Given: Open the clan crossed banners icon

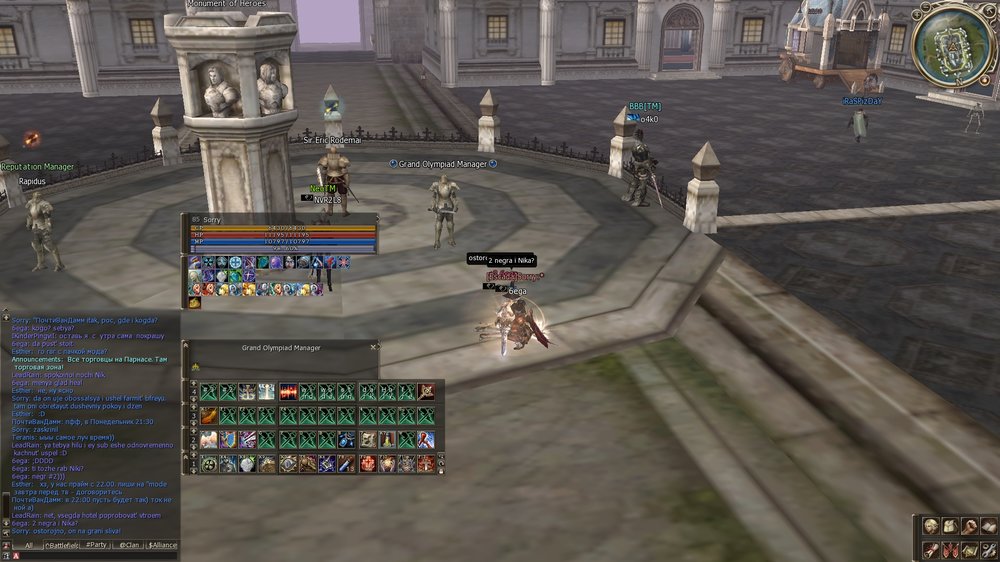Looking at the screenshot, I should click(x=950, y=549).
